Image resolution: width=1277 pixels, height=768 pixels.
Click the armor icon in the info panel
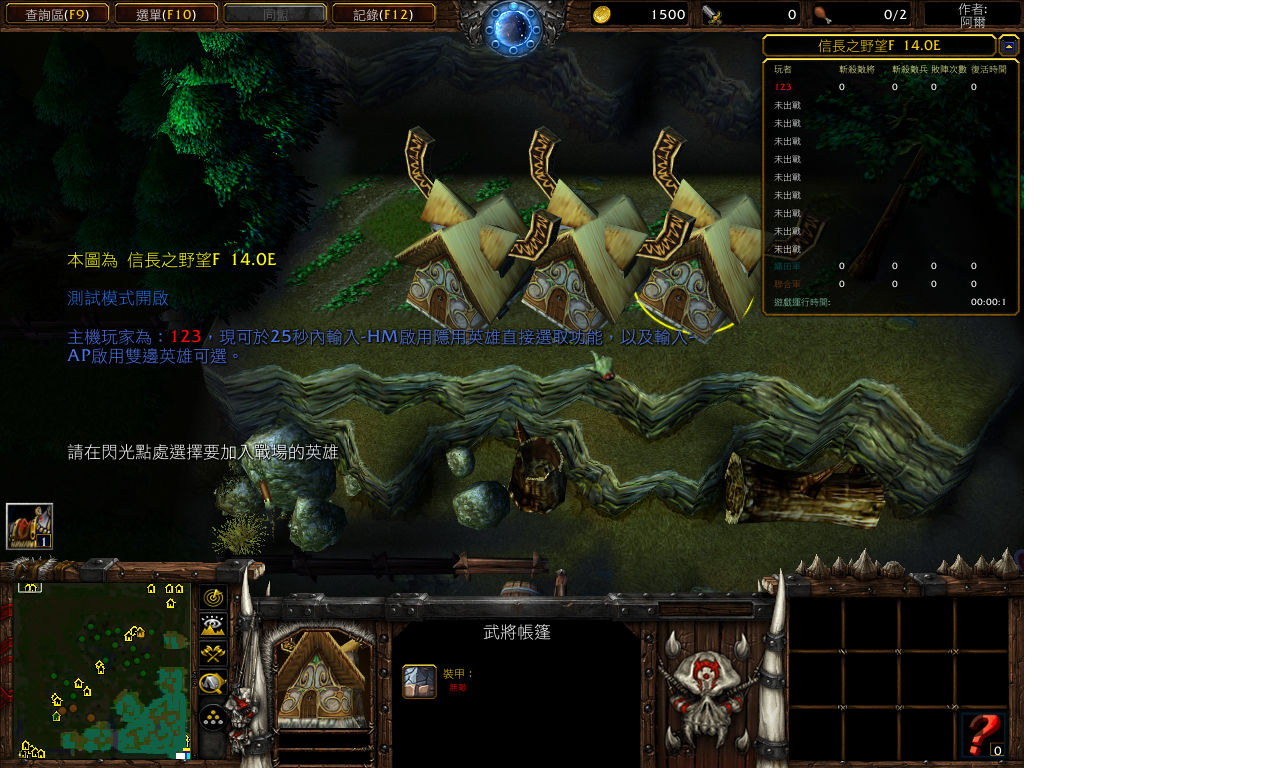[419, 681]
